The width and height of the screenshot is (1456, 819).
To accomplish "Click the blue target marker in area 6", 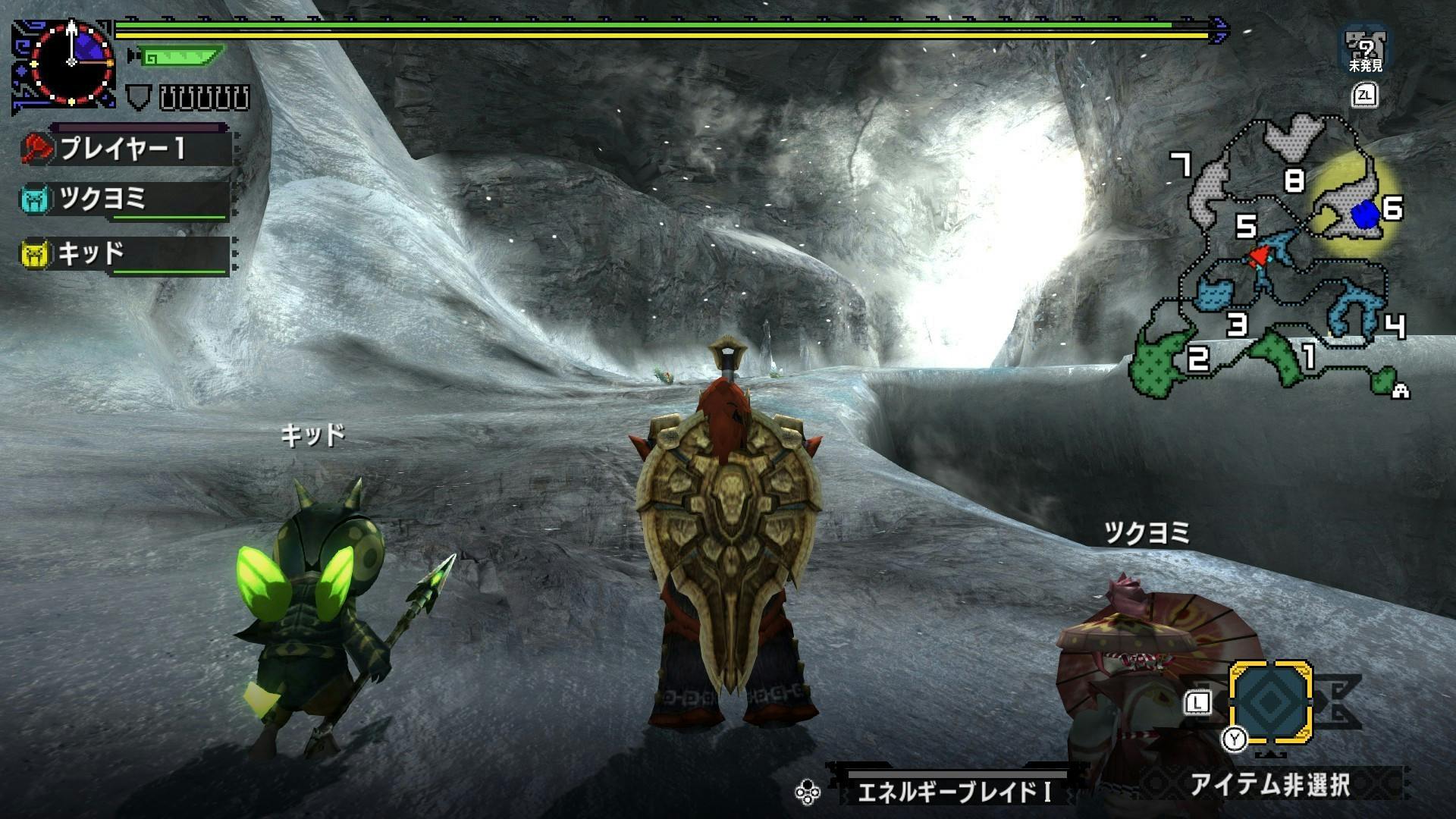I will click(x=1366, y=215).
